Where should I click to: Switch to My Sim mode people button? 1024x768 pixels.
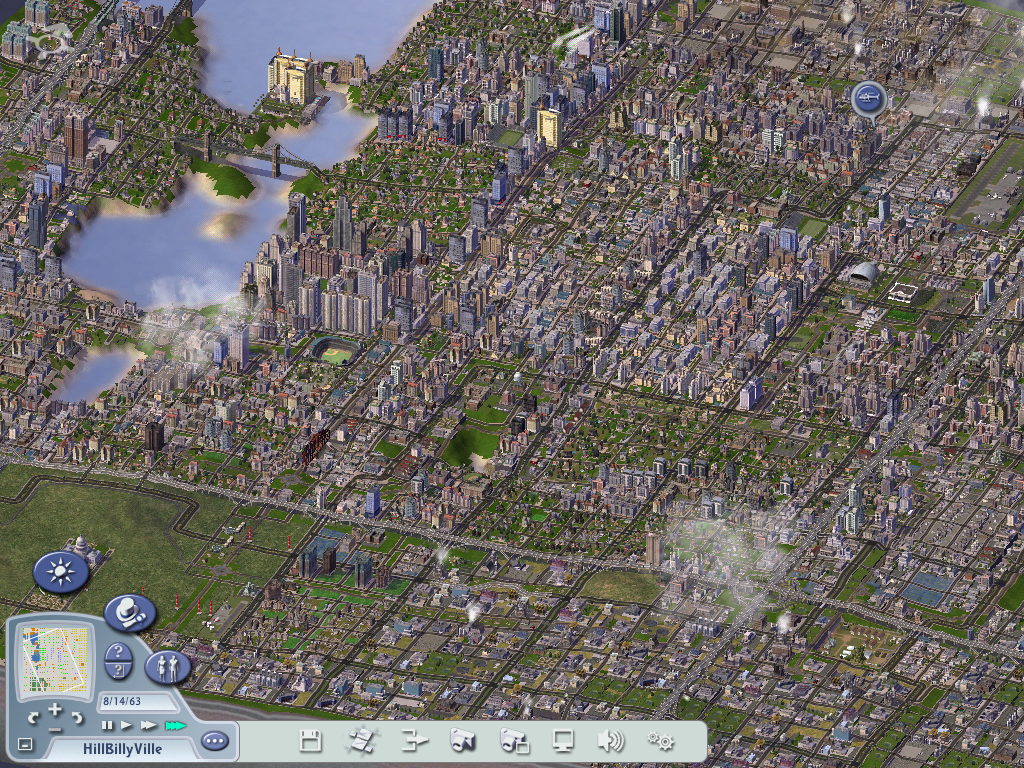click(167, 667)
